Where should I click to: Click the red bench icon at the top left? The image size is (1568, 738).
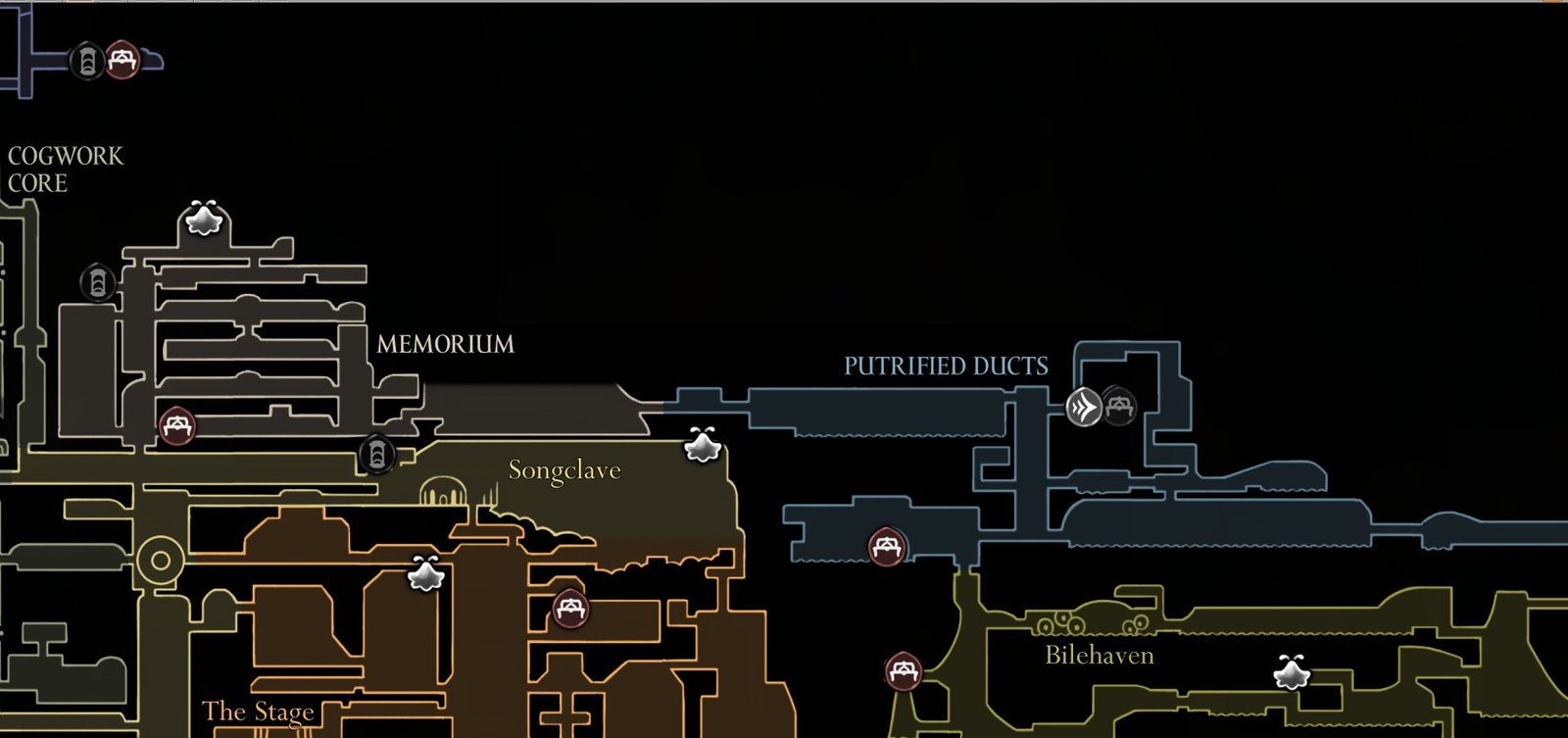pos(120,59)
